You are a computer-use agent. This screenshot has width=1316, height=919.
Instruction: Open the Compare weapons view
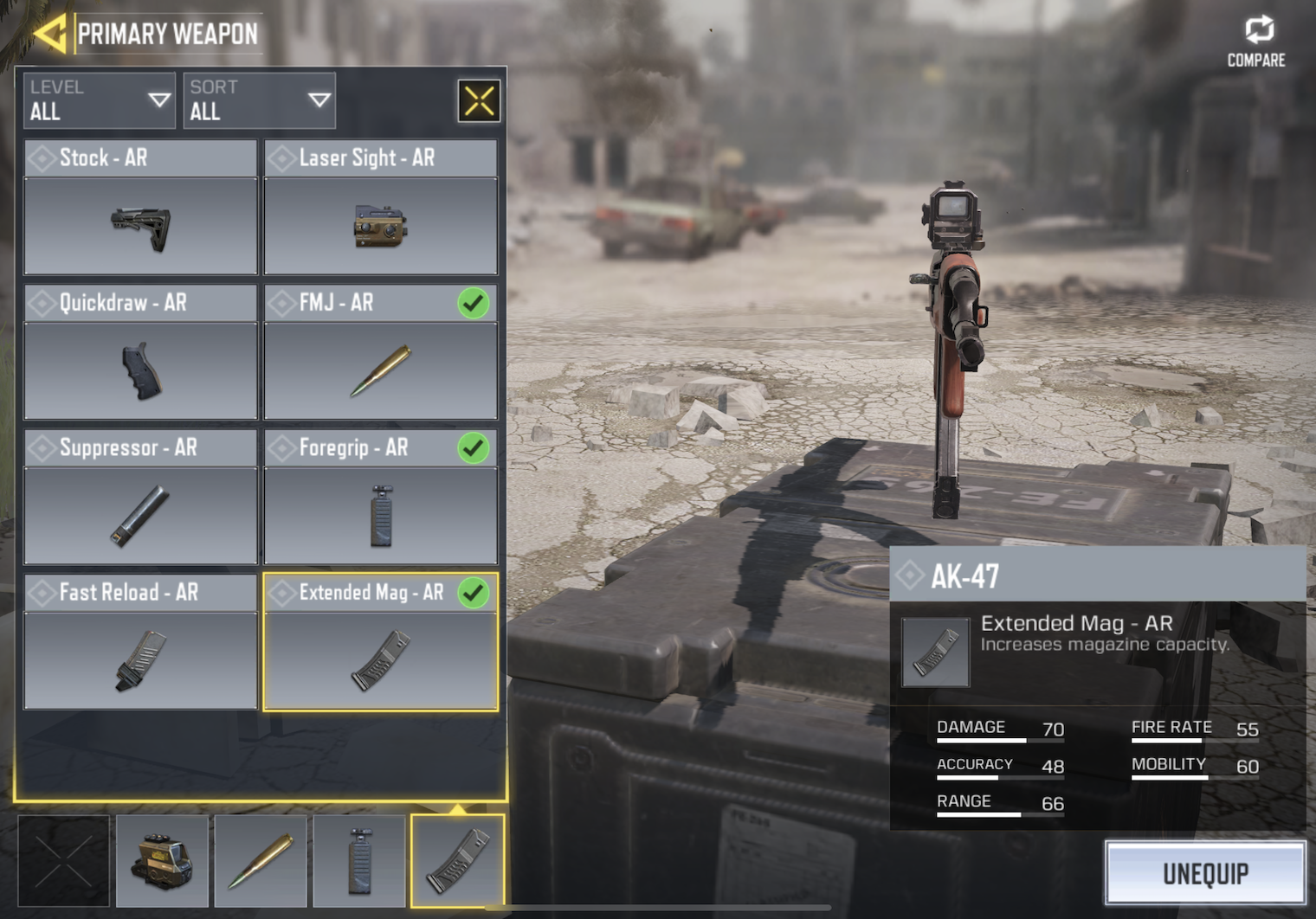coord(1257,42)
